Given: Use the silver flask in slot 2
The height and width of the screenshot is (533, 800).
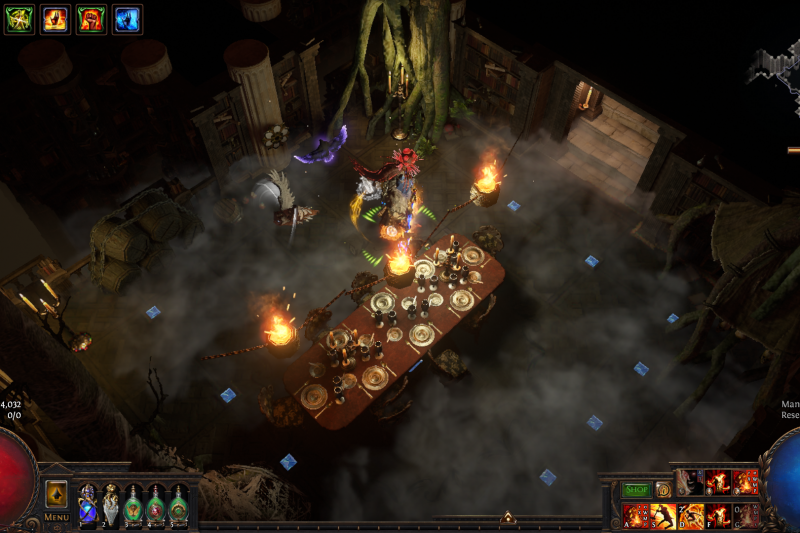Looking at the screenshot, I should (110, 504).
